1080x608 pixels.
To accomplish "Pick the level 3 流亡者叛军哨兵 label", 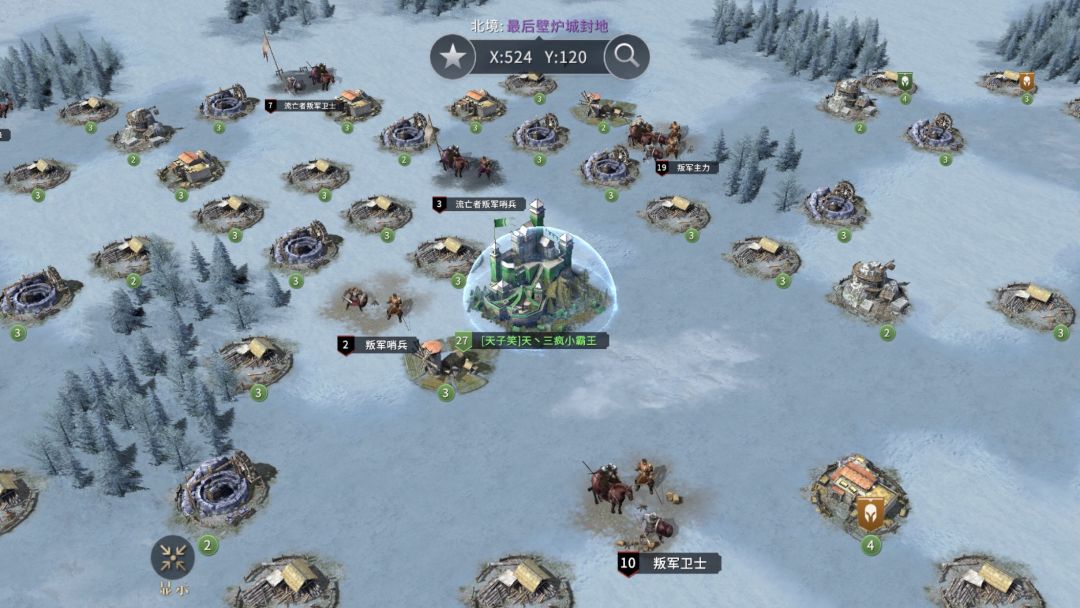I will pyautogui.click(x=481, y=204).
